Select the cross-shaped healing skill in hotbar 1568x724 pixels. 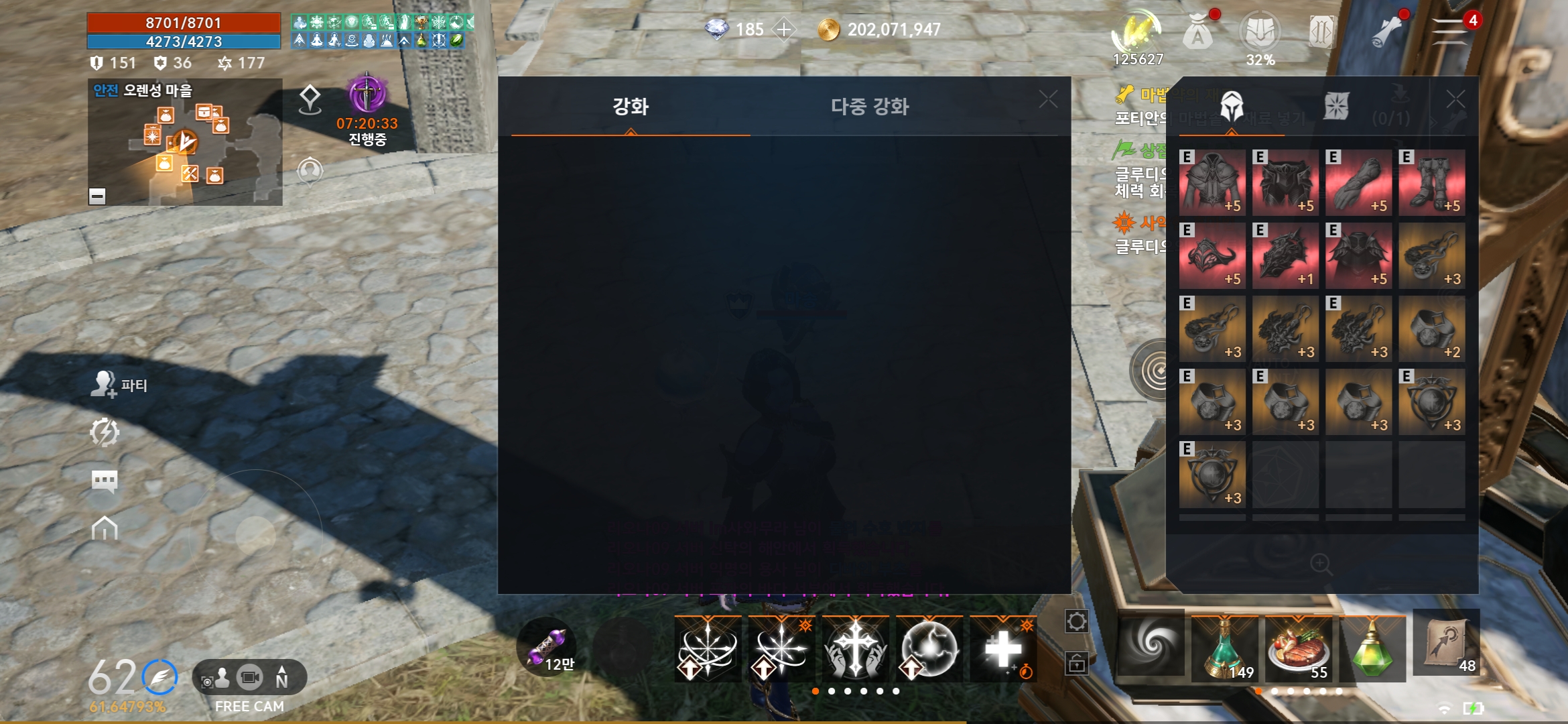coord(856,647)
